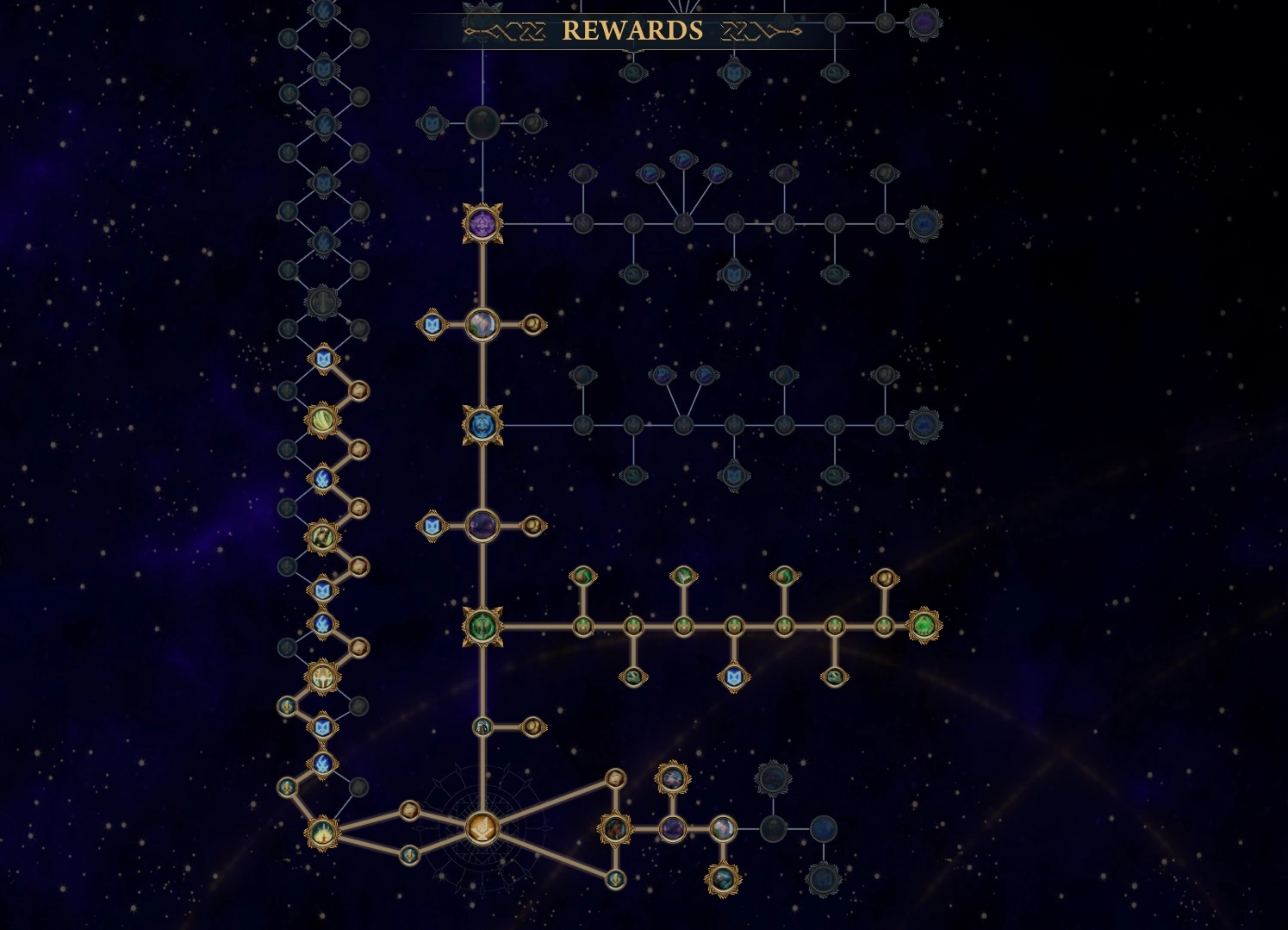
Task: Click the large green four-pointed branch node
Action: 482,626
